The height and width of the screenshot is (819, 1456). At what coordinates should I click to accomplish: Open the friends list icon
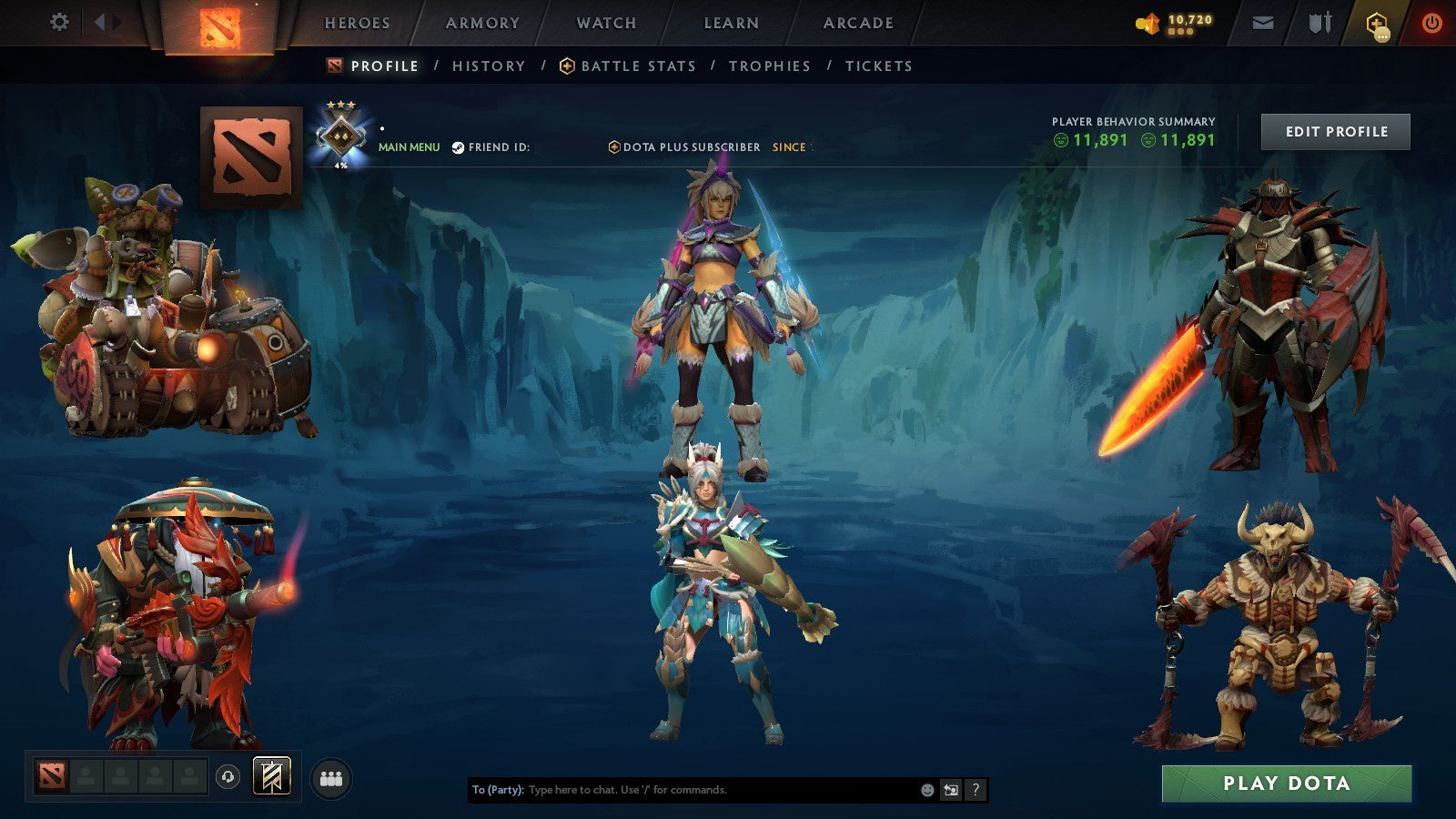click(331, 779)
